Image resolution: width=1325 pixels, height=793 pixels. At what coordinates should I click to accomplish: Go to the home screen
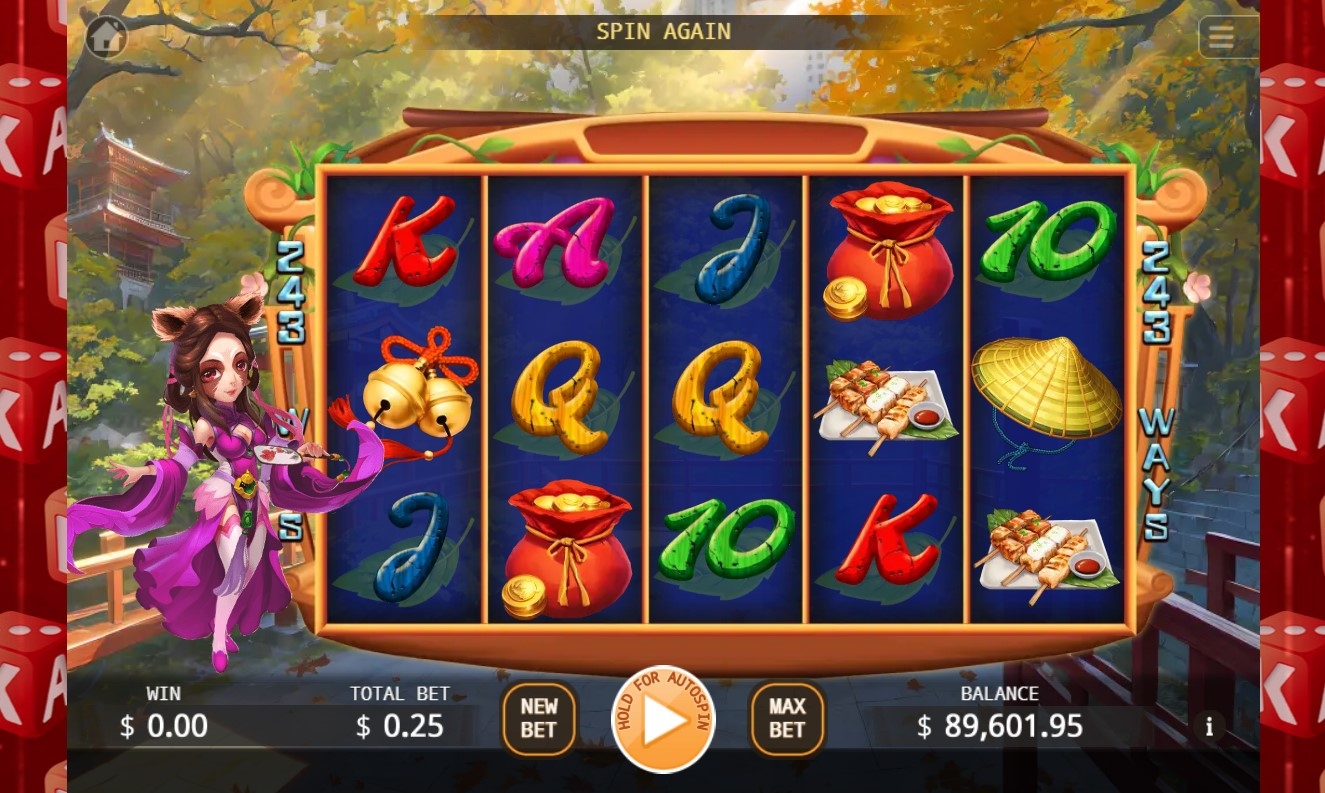106,37
